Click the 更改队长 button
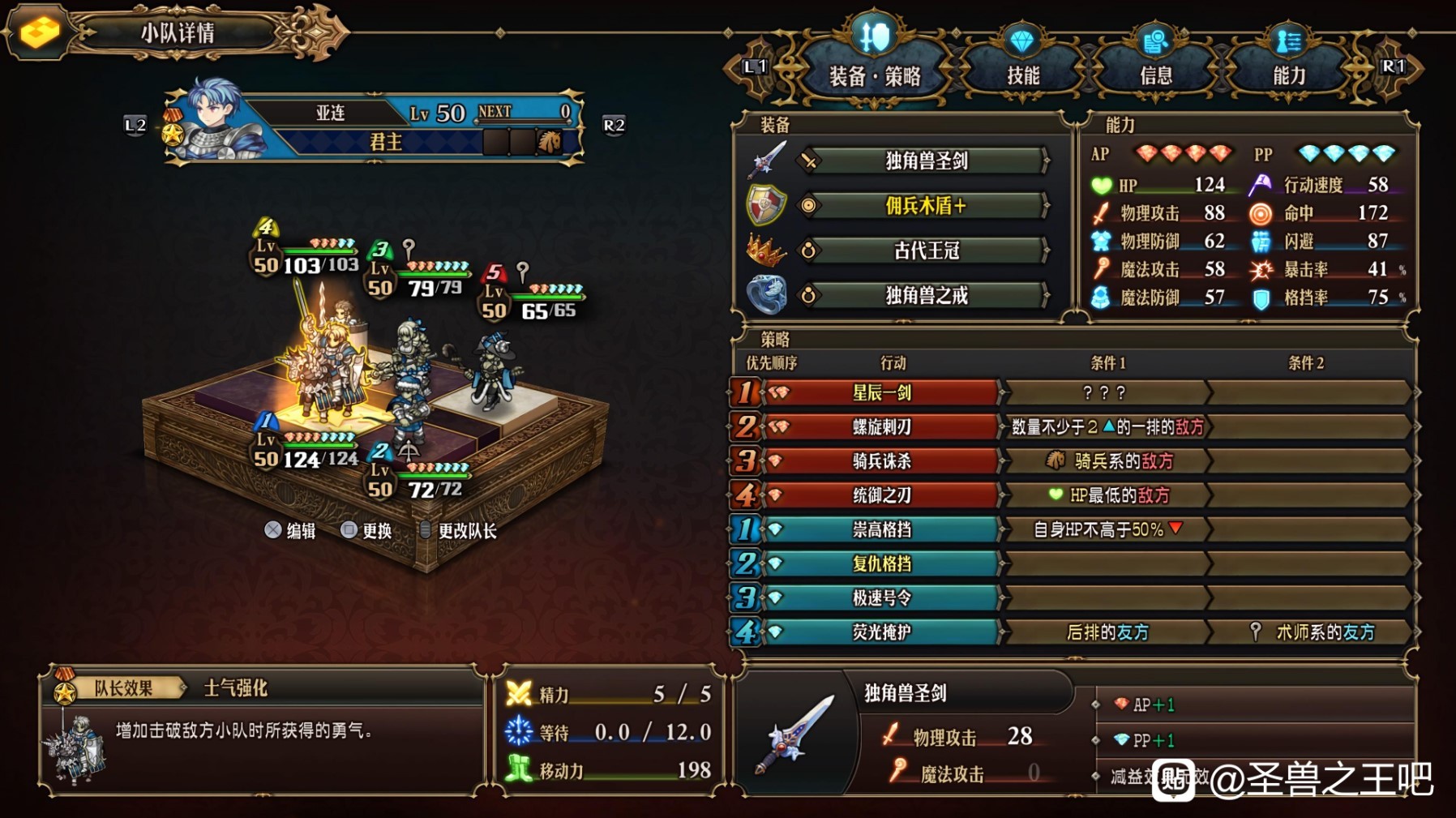The height and width of the screenshot is (818, 1456). point(466,530)
